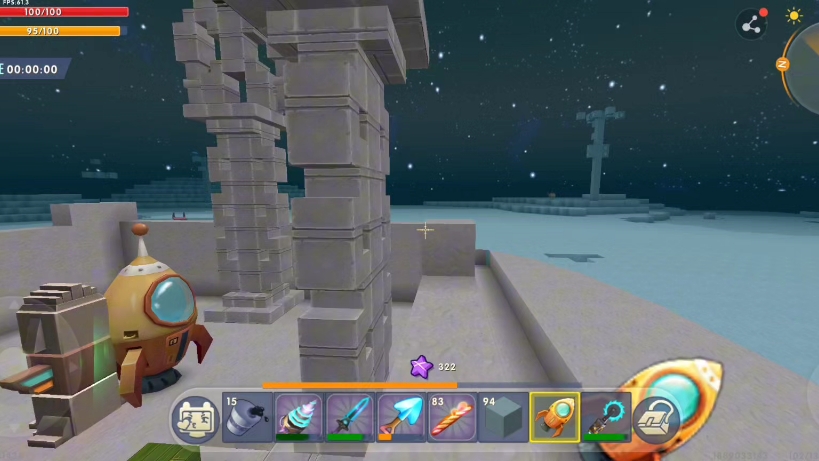Screen dimensions: 819x461
Task: Choose the cyan gear tool slot
Action: 606,416
